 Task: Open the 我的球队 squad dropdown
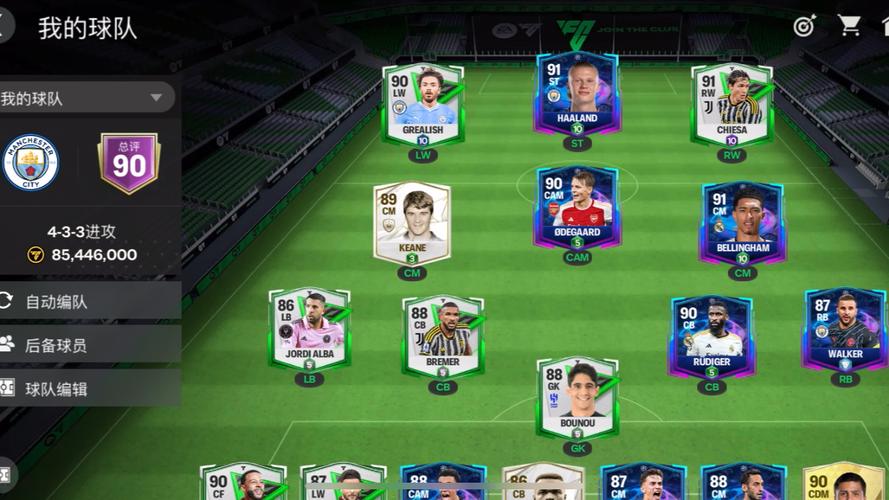coord(85,98)
